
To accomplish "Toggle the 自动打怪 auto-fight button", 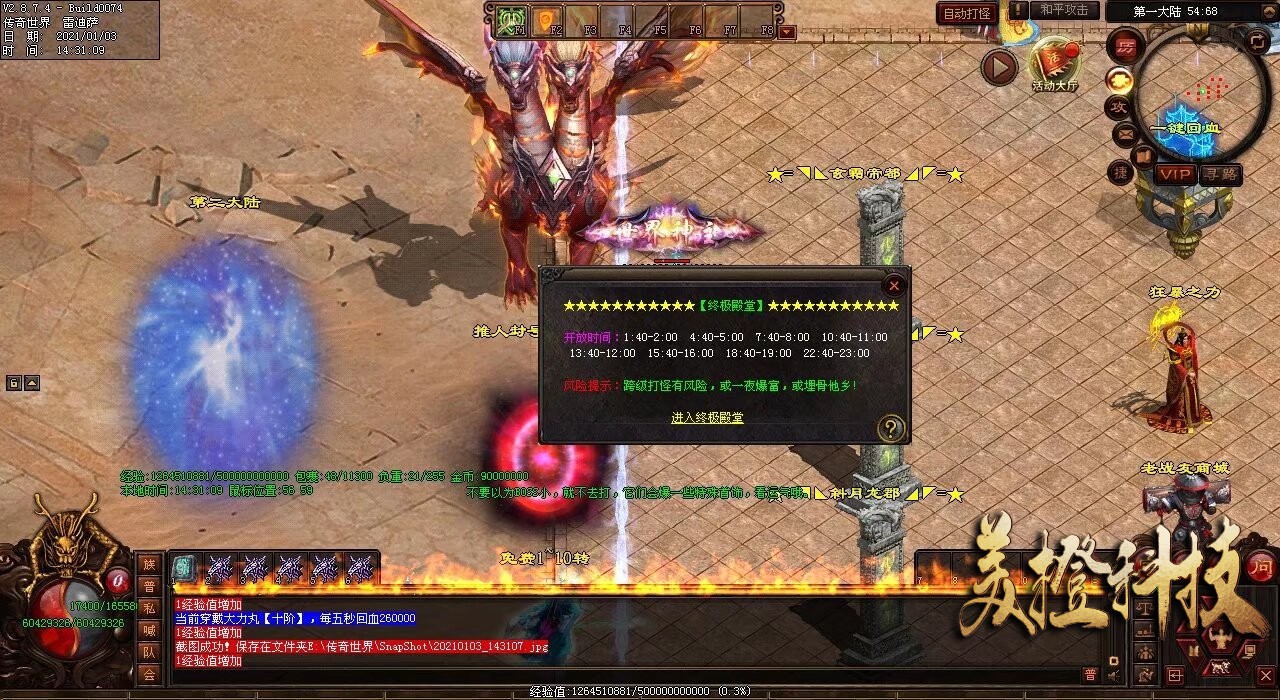I will coord(966,13).
